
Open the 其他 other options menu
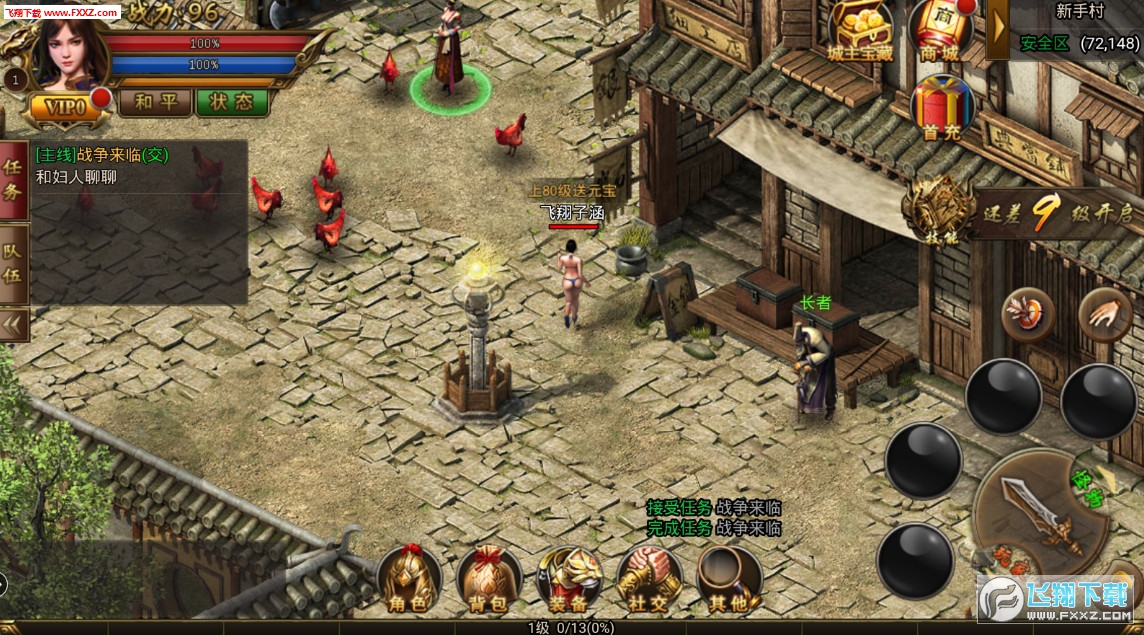coord(728,580)
